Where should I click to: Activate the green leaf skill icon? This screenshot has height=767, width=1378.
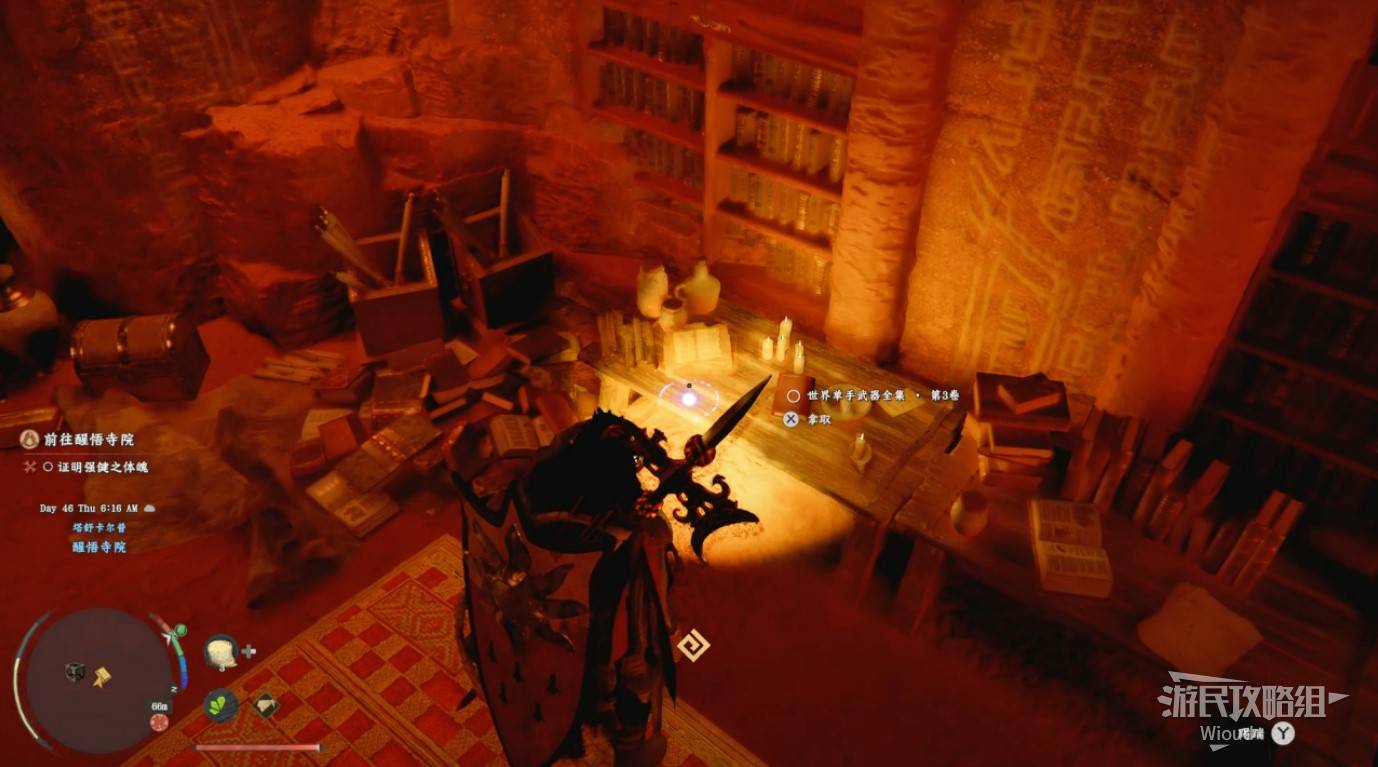(x=220, y=706)
